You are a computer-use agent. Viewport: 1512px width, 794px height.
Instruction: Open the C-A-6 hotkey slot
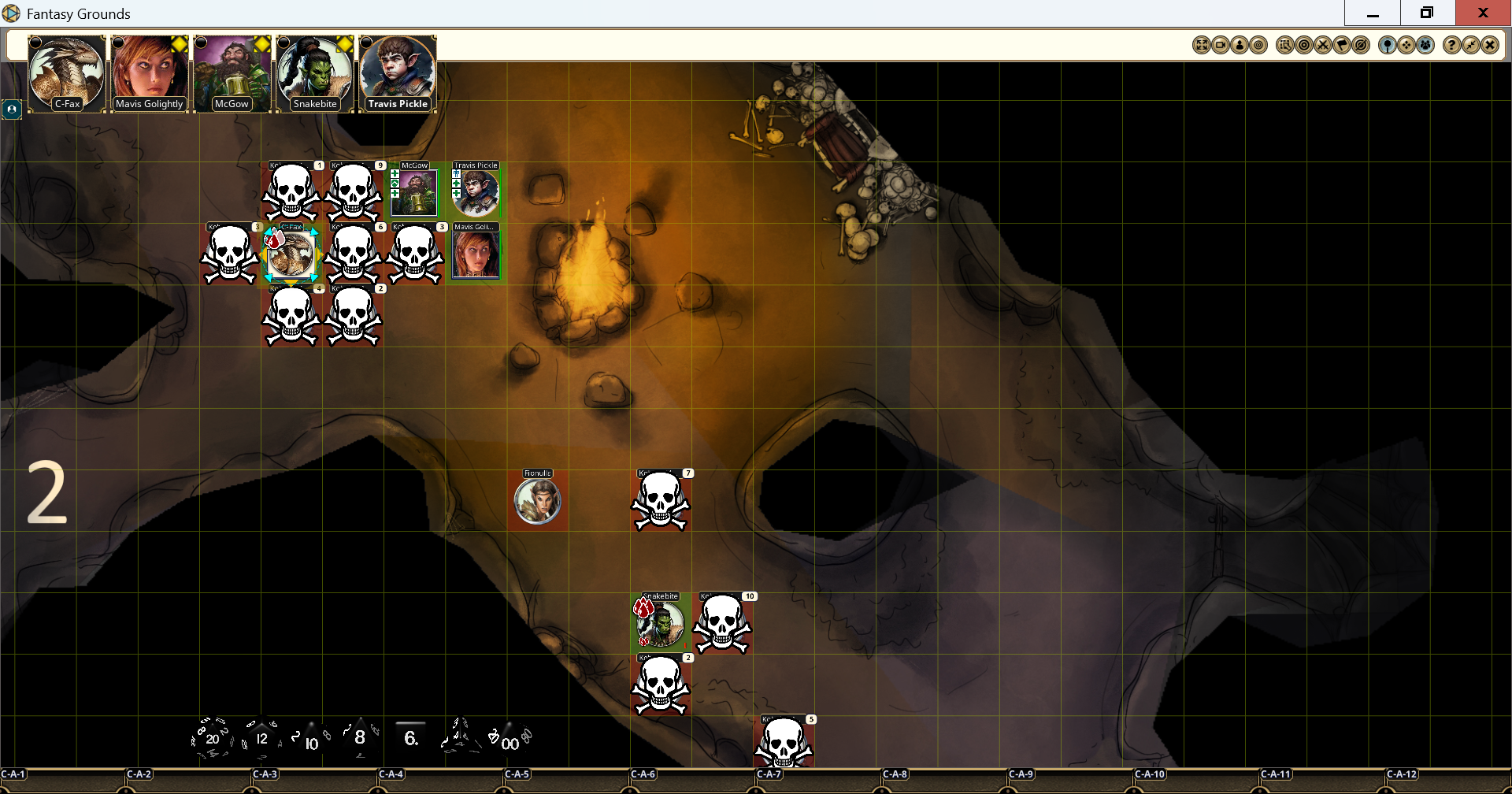pos(643,775)
